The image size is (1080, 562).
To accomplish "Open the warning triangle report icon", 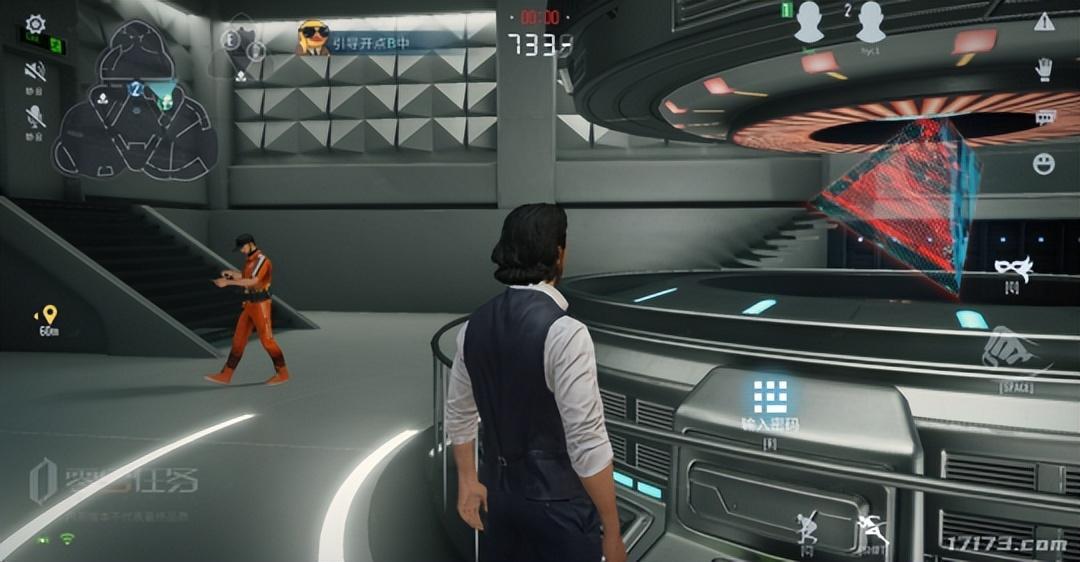I will click(x=1044, y=22).
